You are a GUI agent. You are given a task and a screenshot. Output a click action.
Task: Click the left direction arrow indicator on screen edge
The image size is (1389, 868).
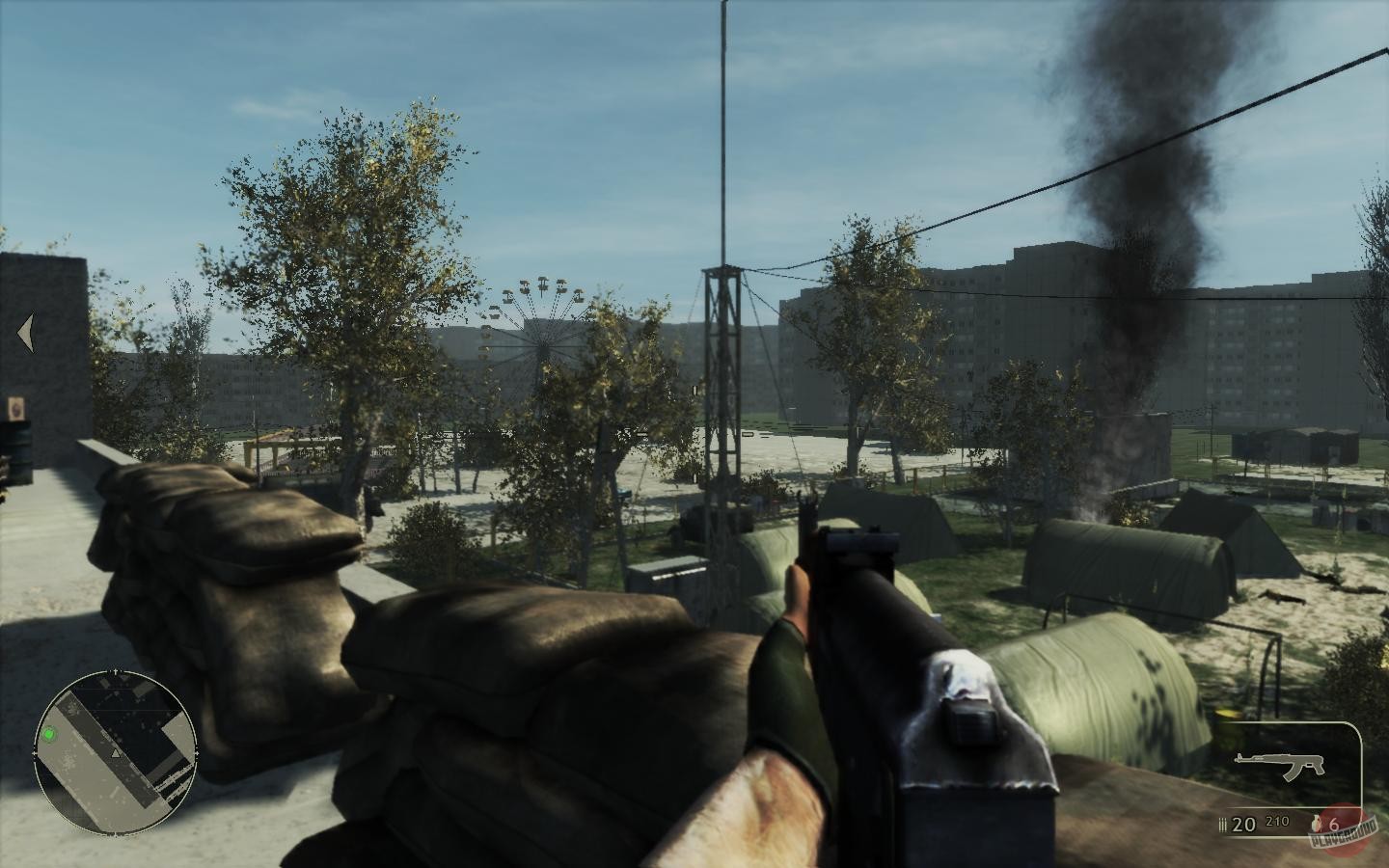tap(25, 331)
